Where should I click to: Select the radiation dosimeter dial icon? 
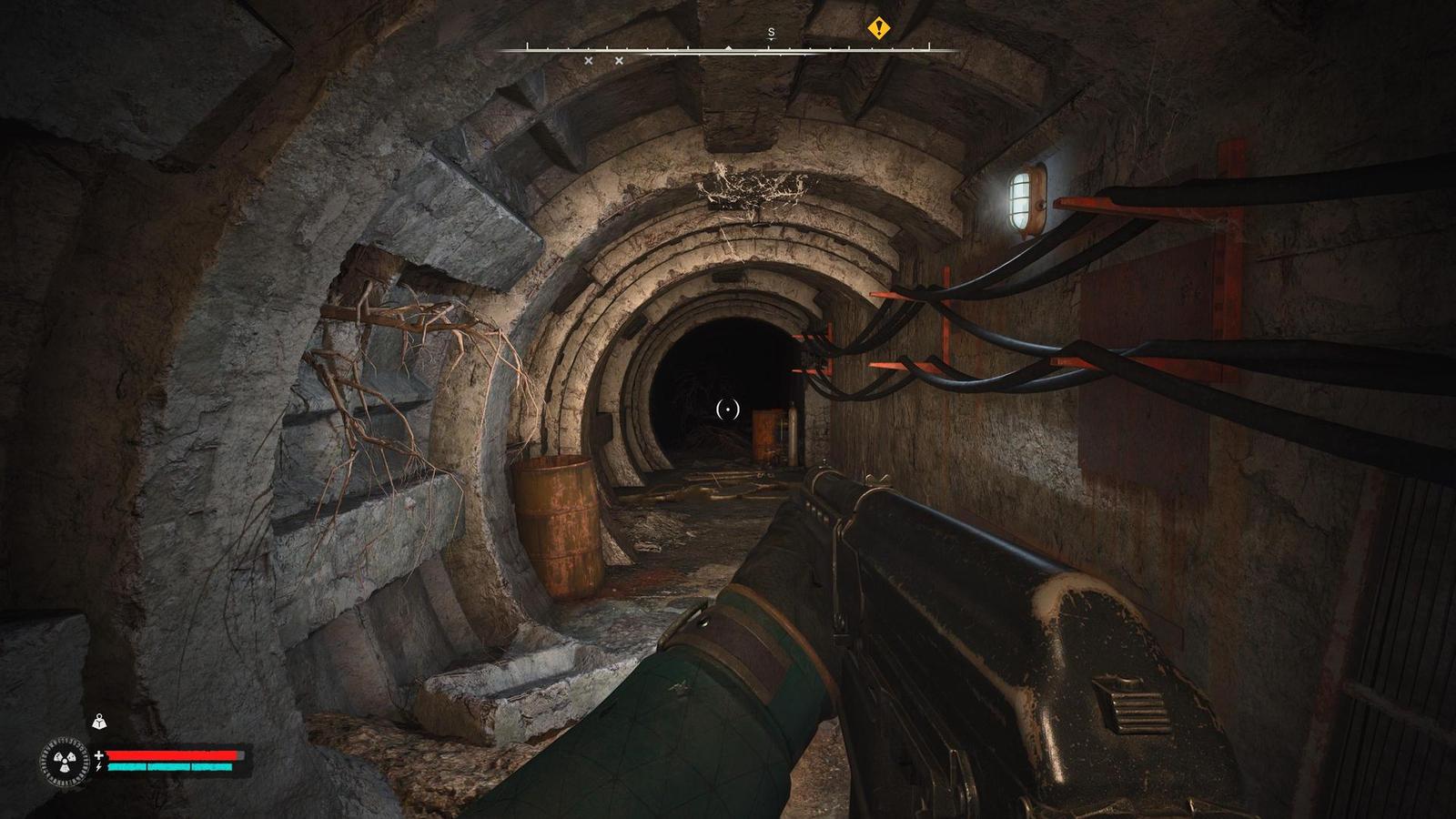pos(65,761)
